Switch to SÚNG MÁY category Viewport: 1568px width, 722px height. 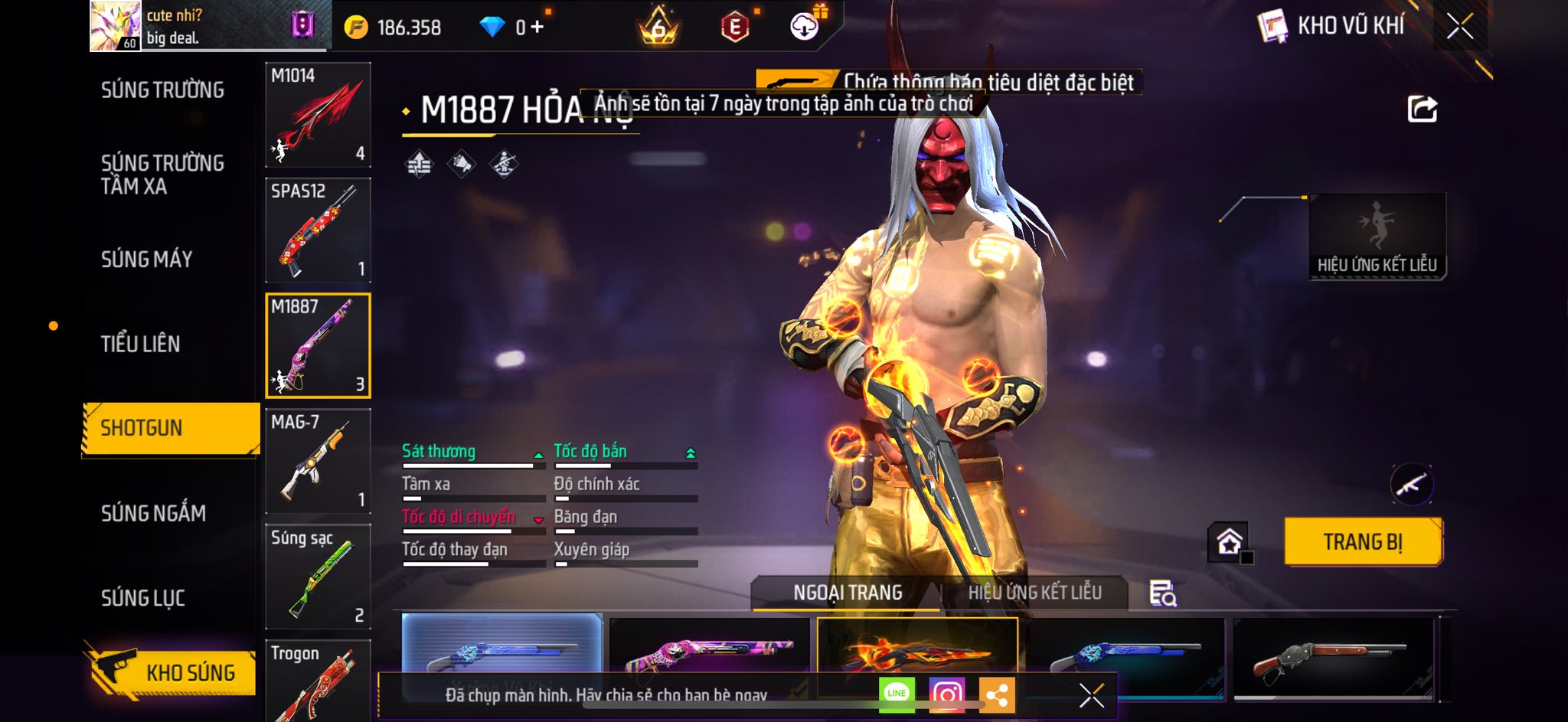point(146,260)
